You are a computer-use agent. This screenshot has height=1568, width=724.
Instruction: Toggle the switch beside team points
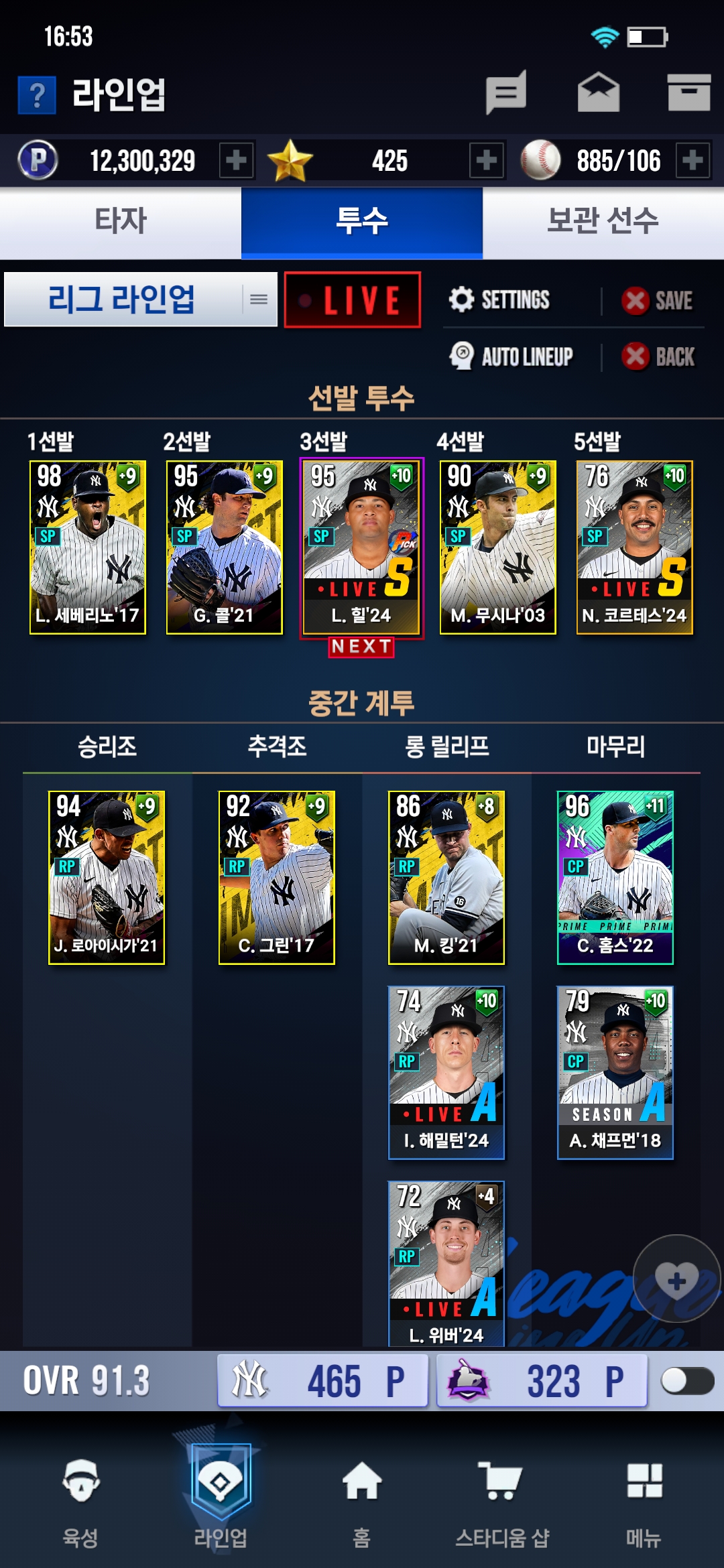pyautogui.click(x=687, y=1381)
